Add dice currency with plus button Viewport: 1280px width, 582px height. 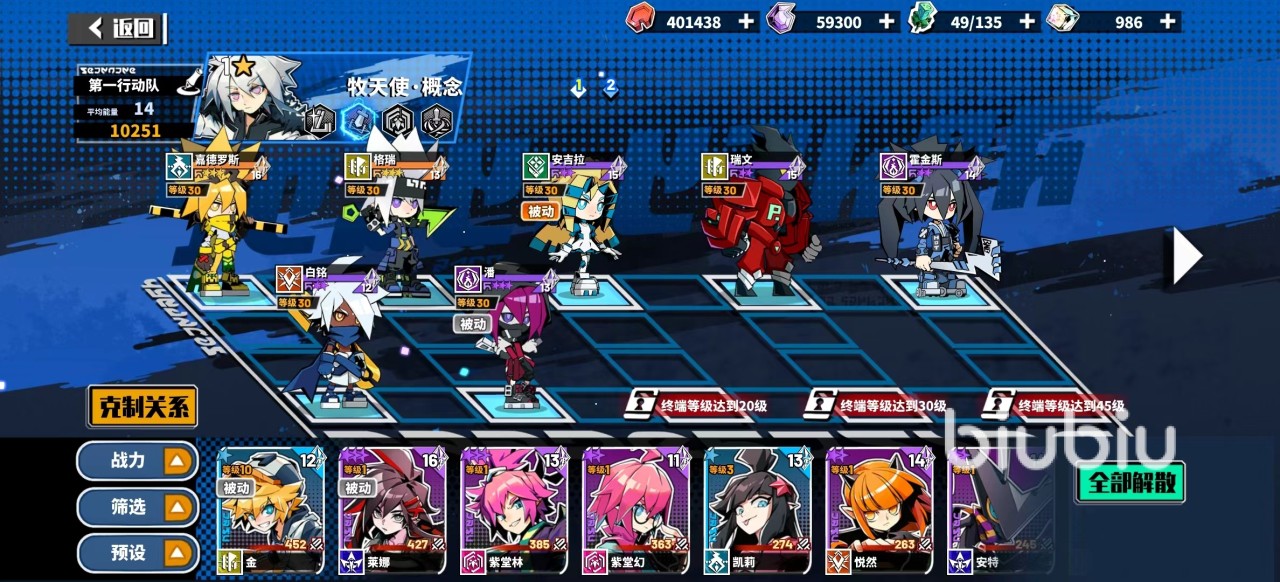pos(1167,21)
